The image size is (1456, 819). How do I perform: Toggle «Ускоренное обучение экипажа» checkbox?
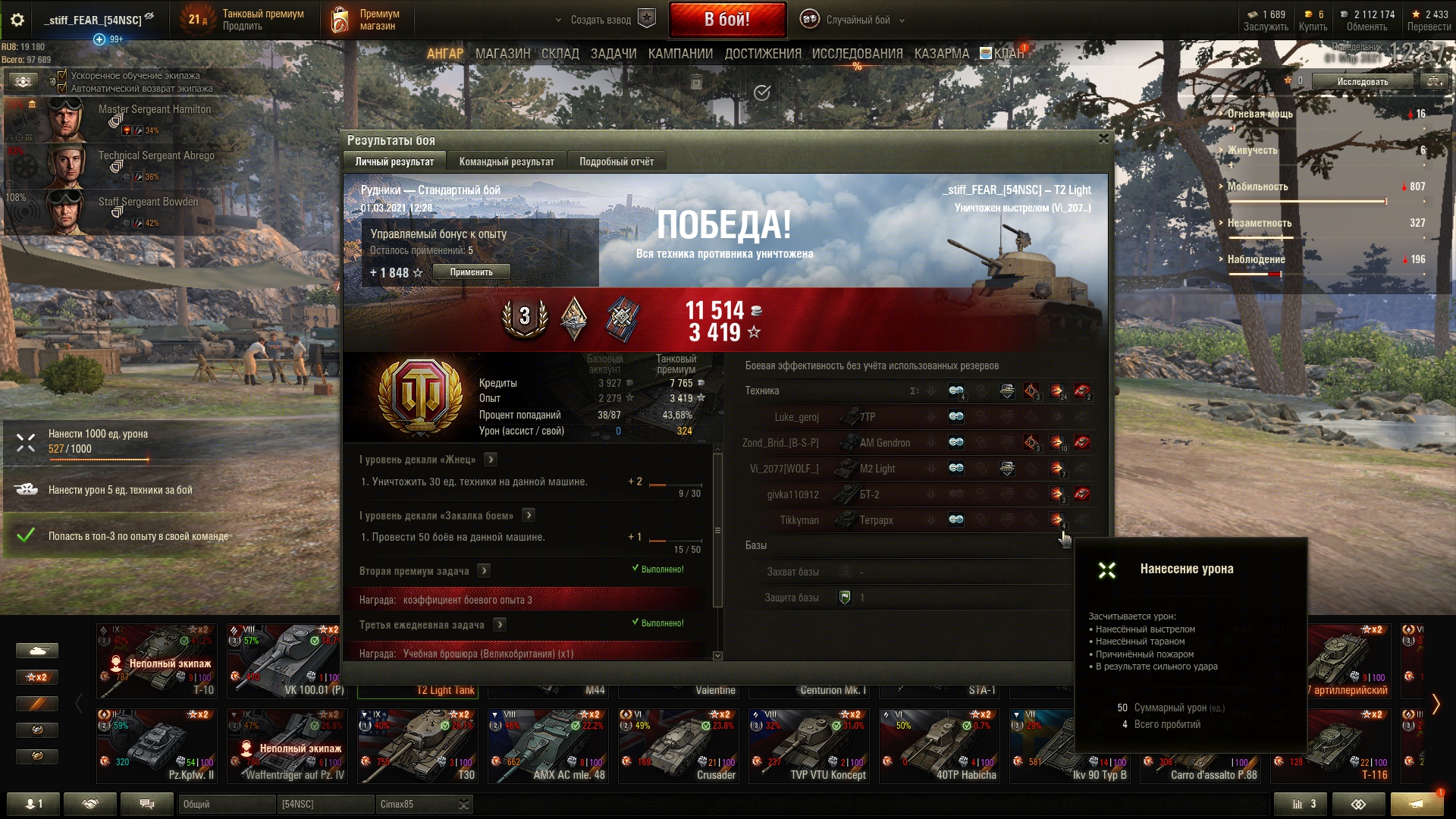coord(62,75)
